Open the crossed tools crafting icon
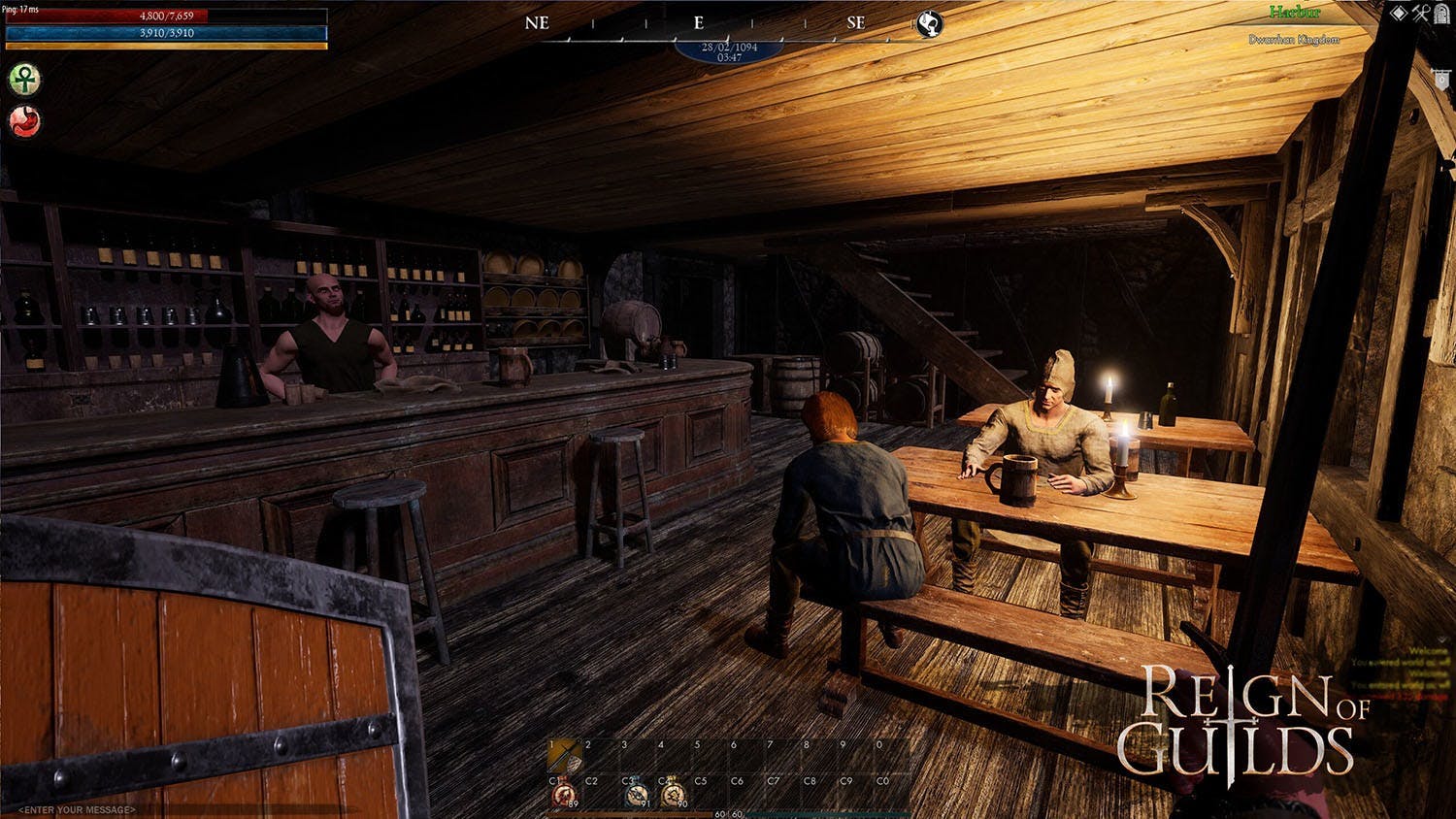Image resolution: width=1456 pixels, height=819 pixels. [1421, 13]
